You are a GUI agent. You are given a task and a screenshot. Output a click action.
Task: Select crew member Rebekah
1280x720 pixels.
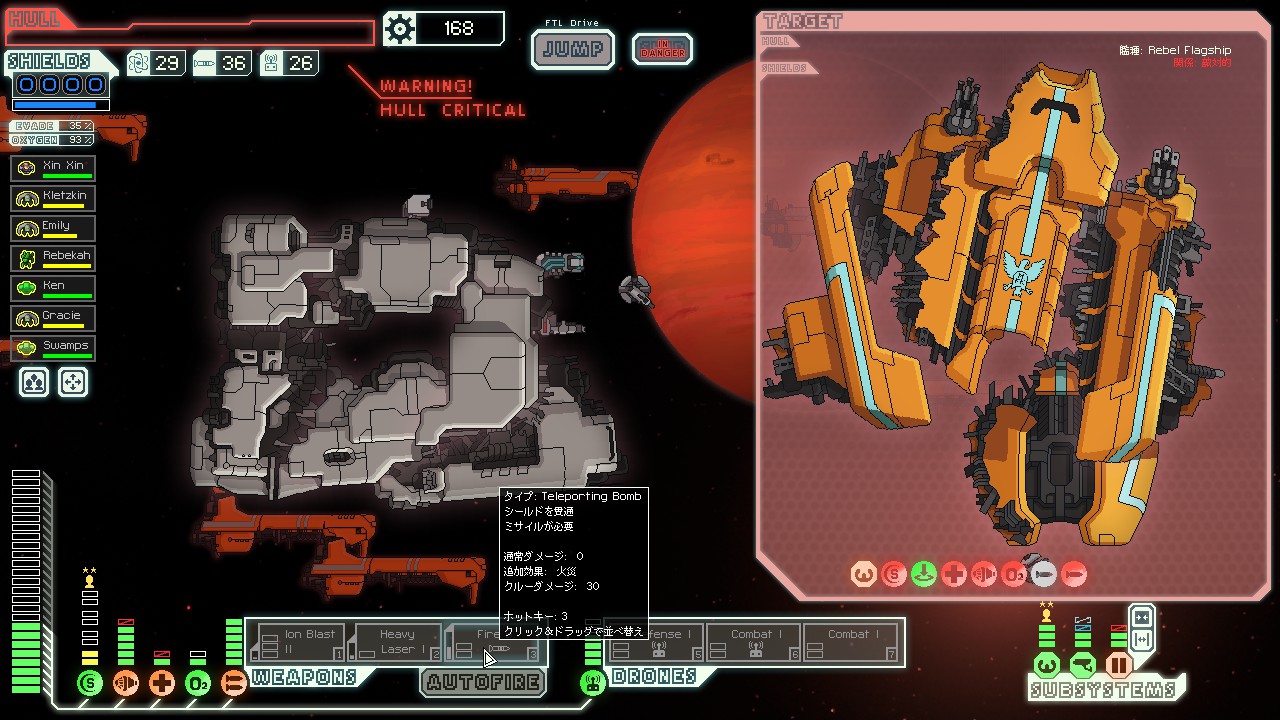[x=53, y=258]
